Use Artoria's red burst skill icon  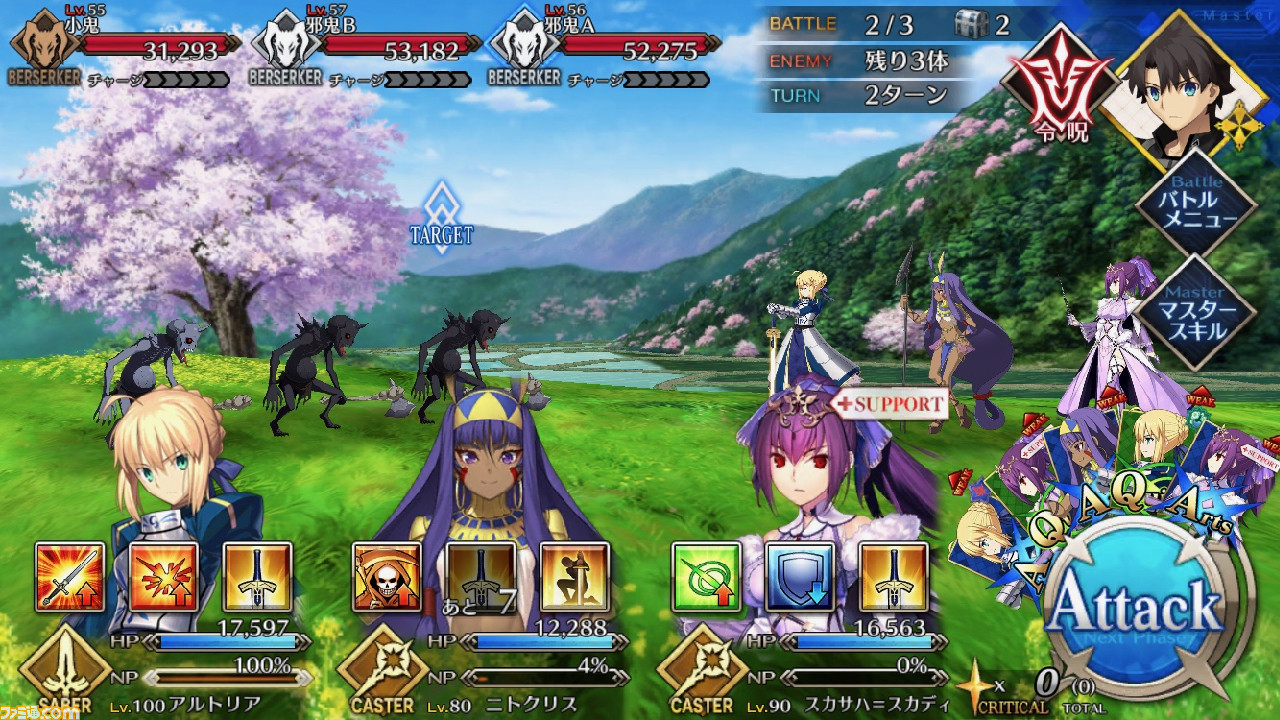point(164,577)
